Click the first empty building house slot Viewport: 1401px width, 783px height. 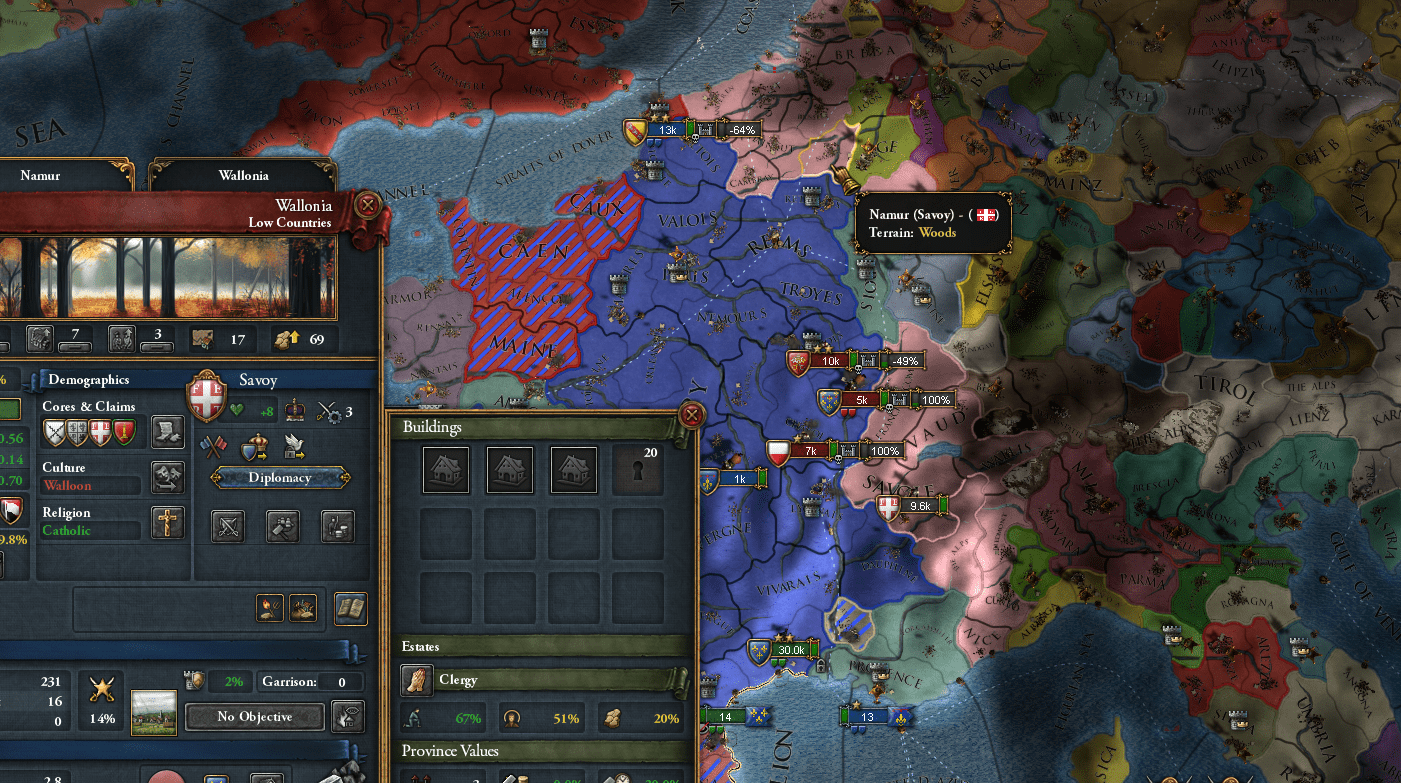point(445,470)
